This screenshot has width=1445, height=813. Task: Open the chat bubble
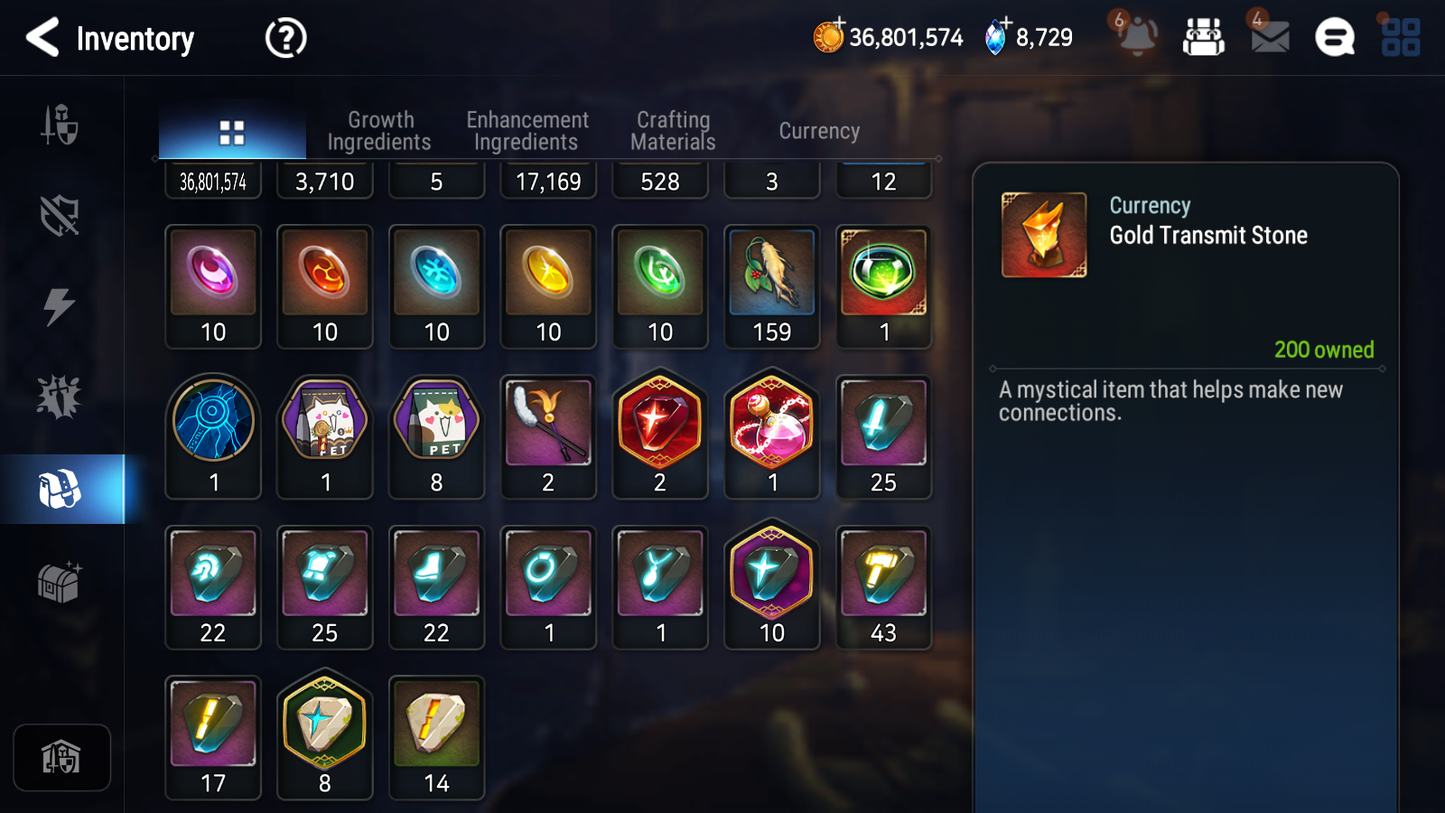click(1334, 38)
